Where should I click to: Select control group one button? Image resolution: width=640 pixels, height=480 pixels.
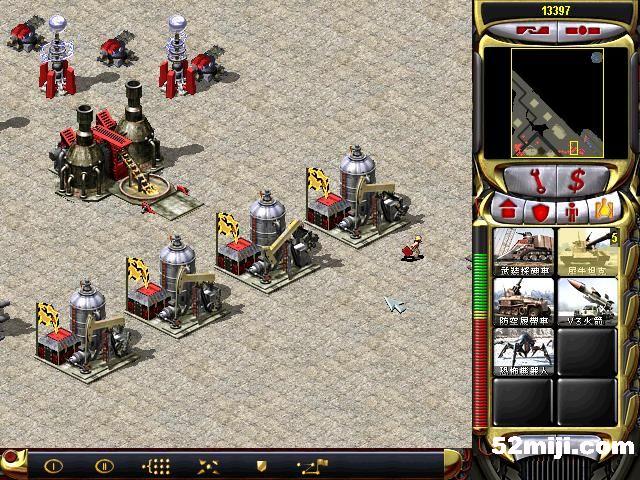coord(53,465)
